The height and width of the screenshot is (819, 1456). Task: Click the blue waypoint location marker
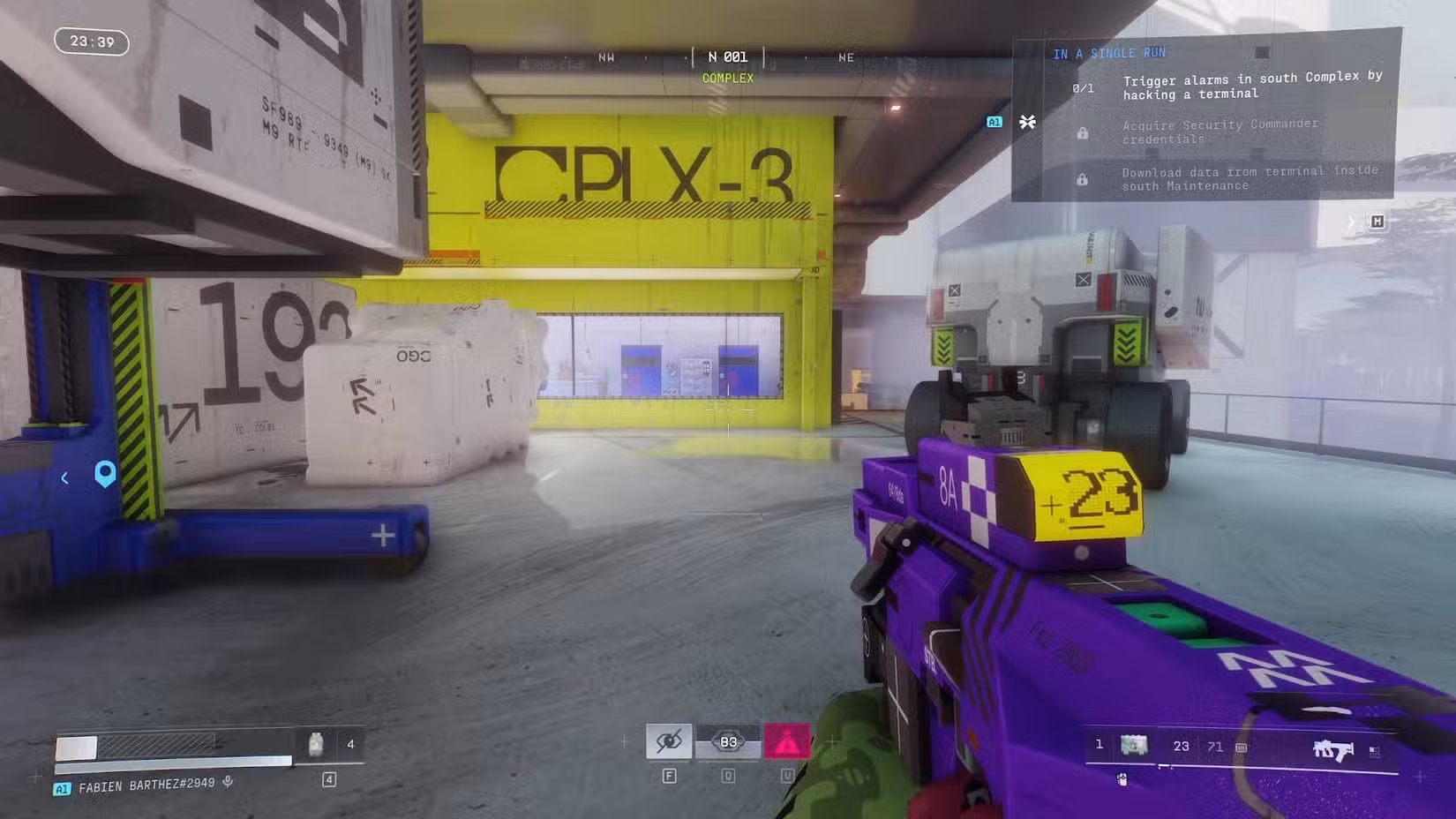(x=105, y=474)
